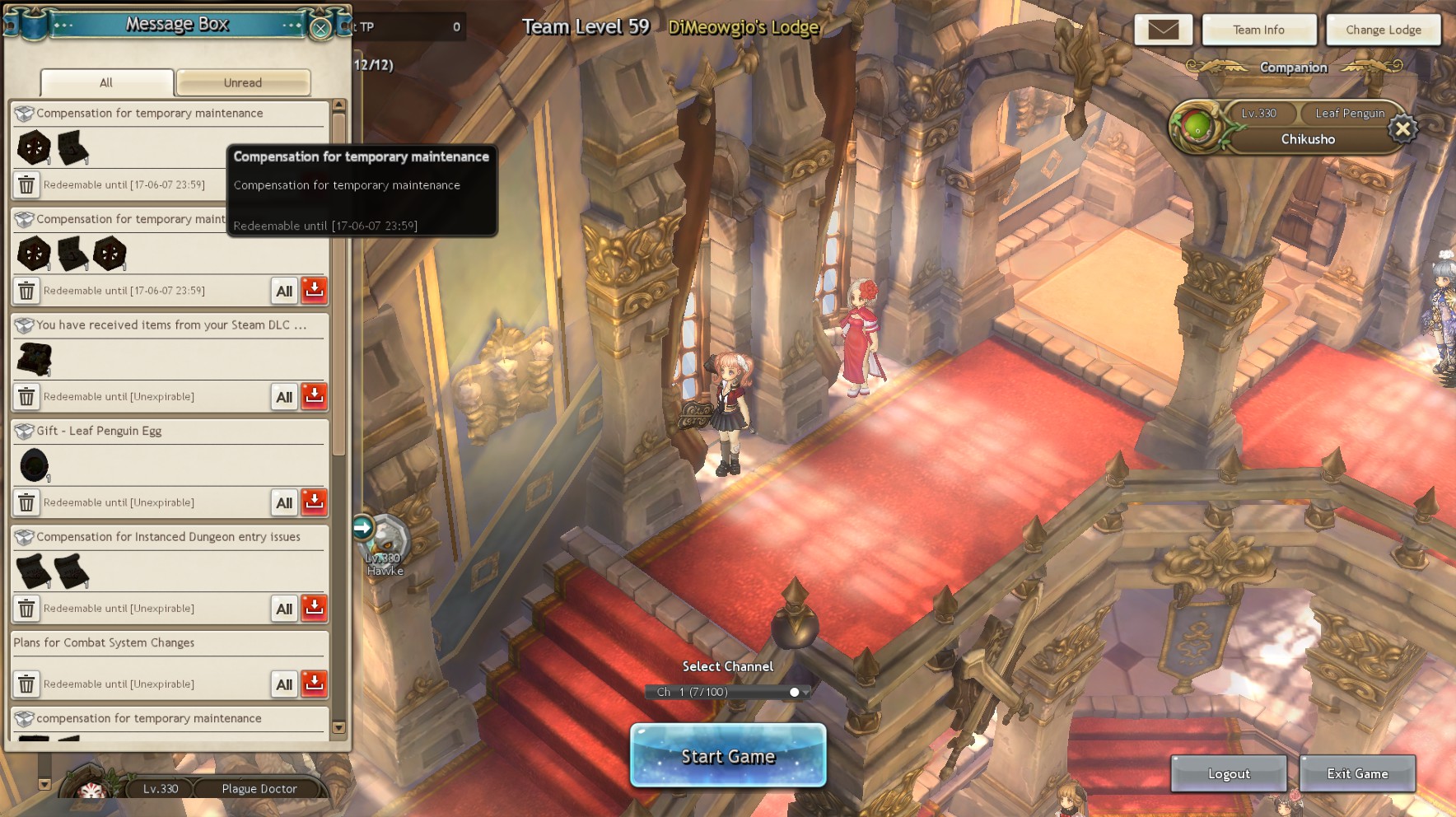
Task: Choose Change Lodge
Action: [x=1383, y=30]
